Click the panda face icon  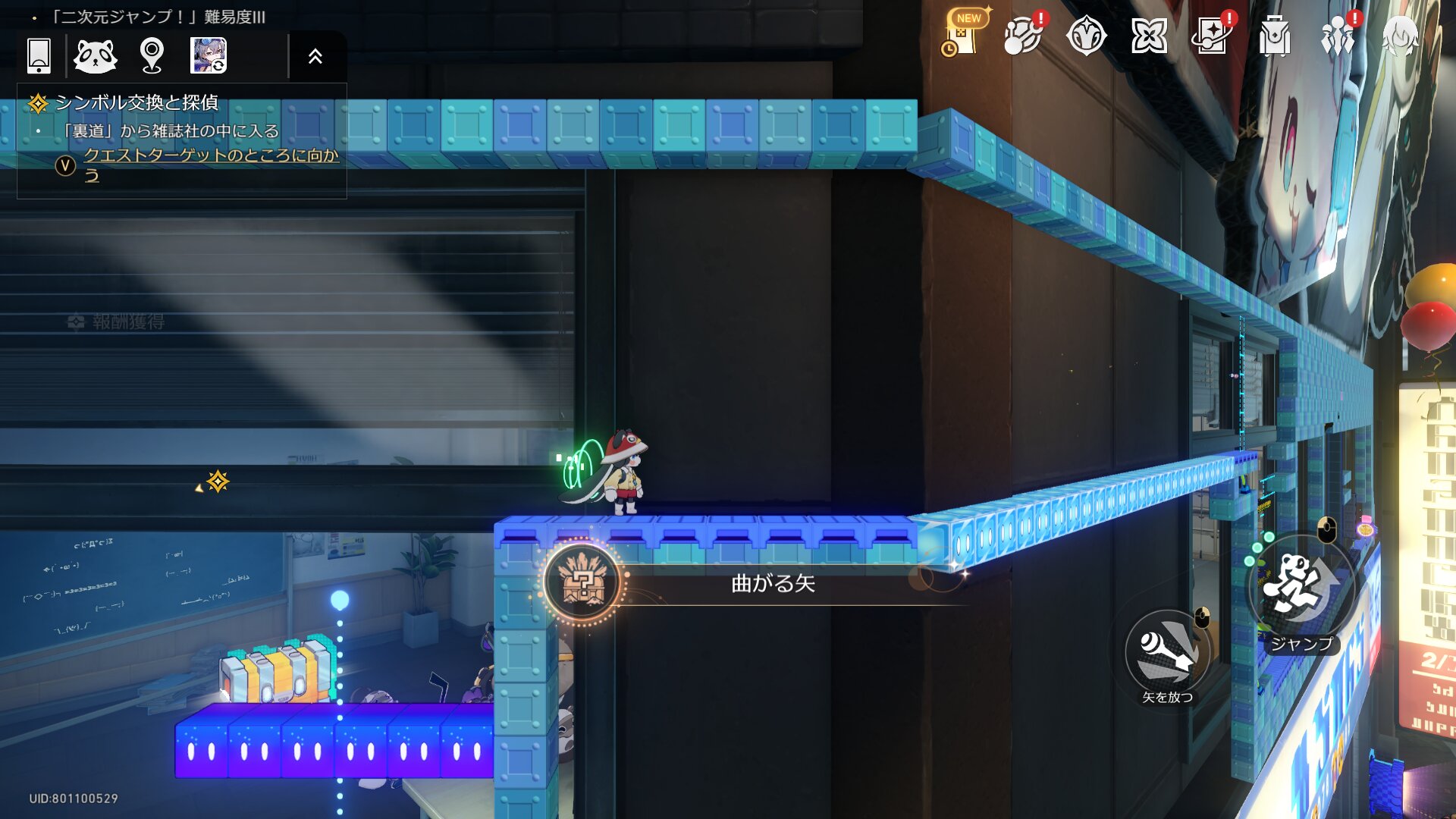point(96,56)
